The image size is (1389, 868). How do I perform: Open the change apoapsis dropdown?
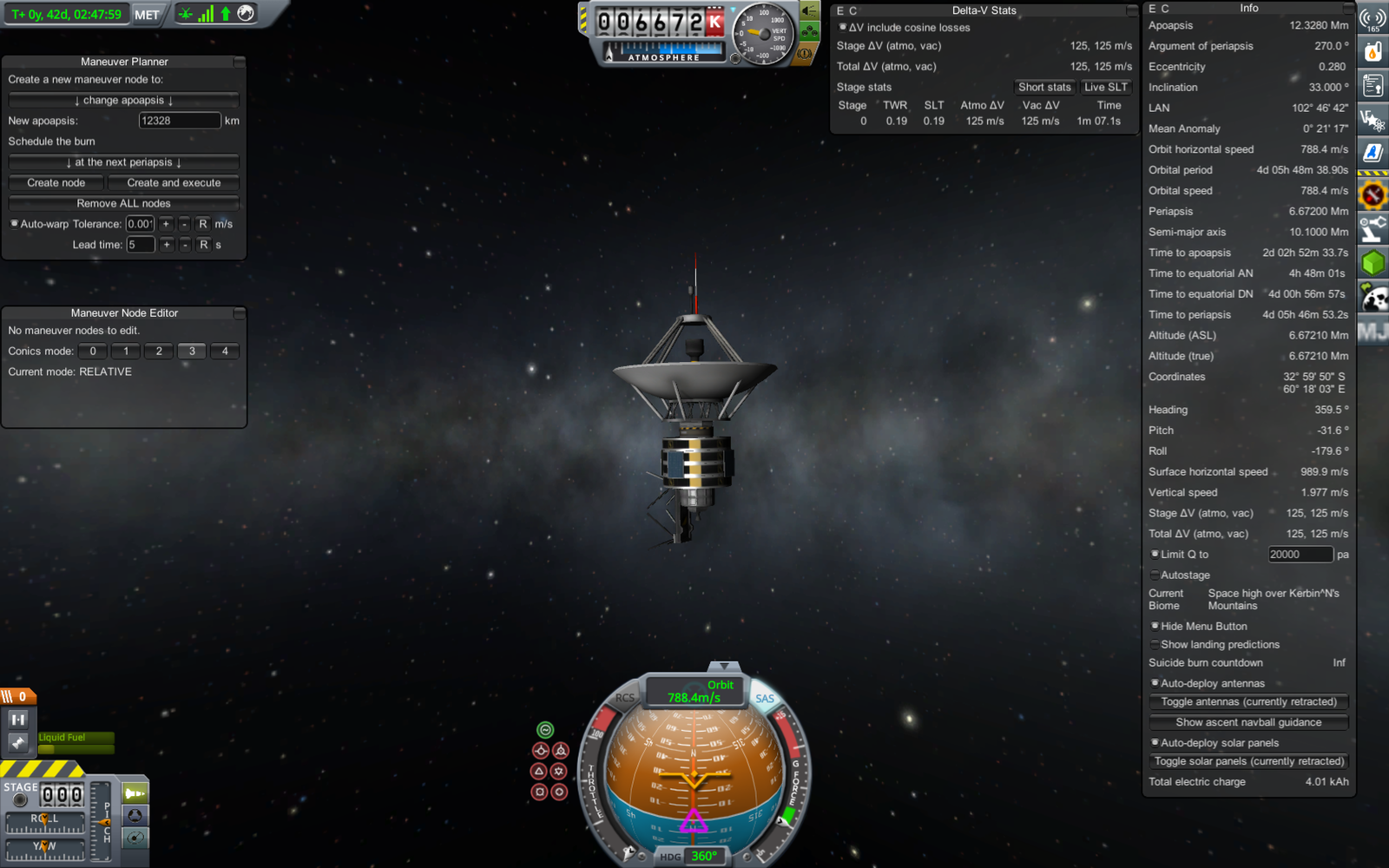click(x=123, y=101)
